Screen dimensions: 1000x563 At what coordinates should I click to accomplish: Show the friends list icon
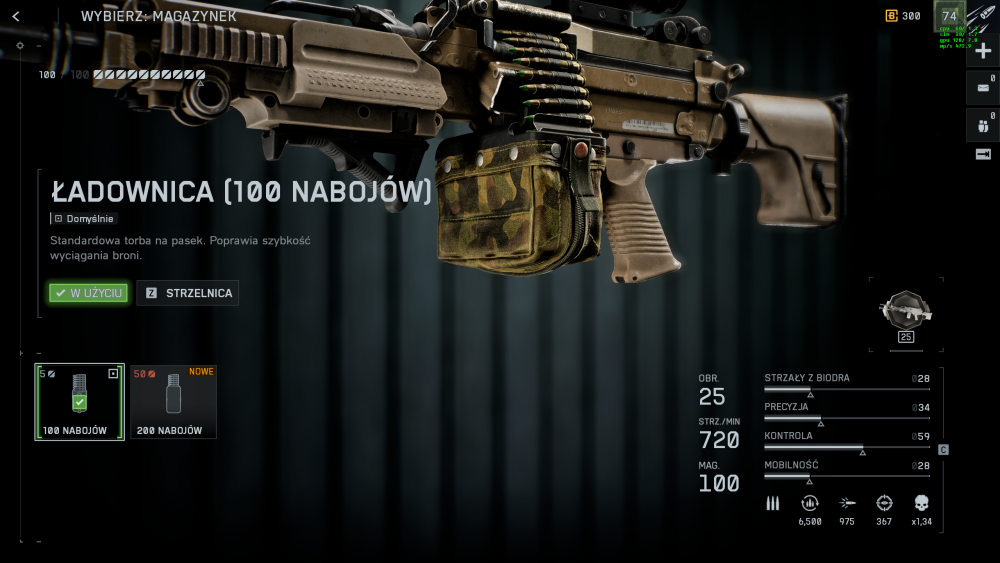click(x=983, y=124)
